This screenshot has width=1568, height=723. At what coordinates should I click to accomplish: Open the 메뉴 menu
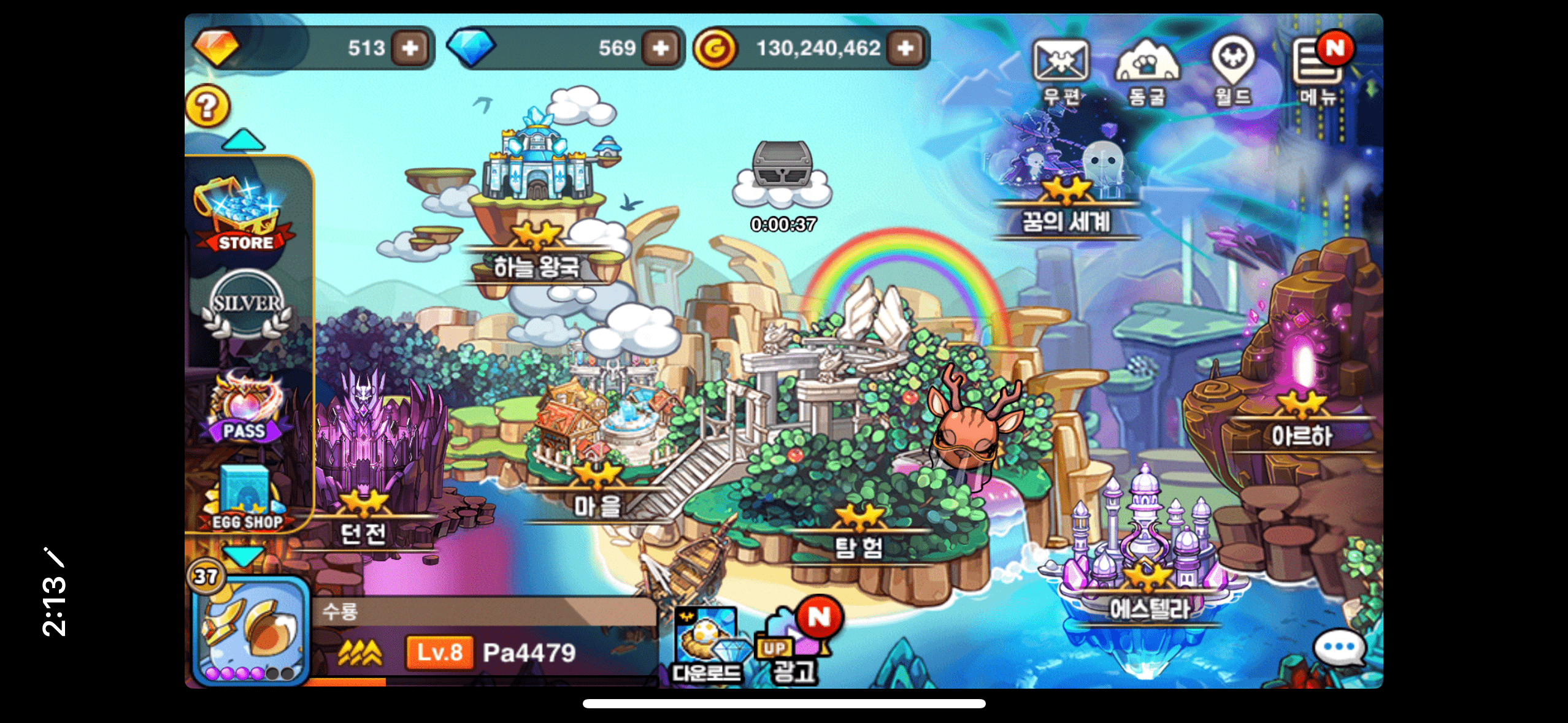point(1318,70)
